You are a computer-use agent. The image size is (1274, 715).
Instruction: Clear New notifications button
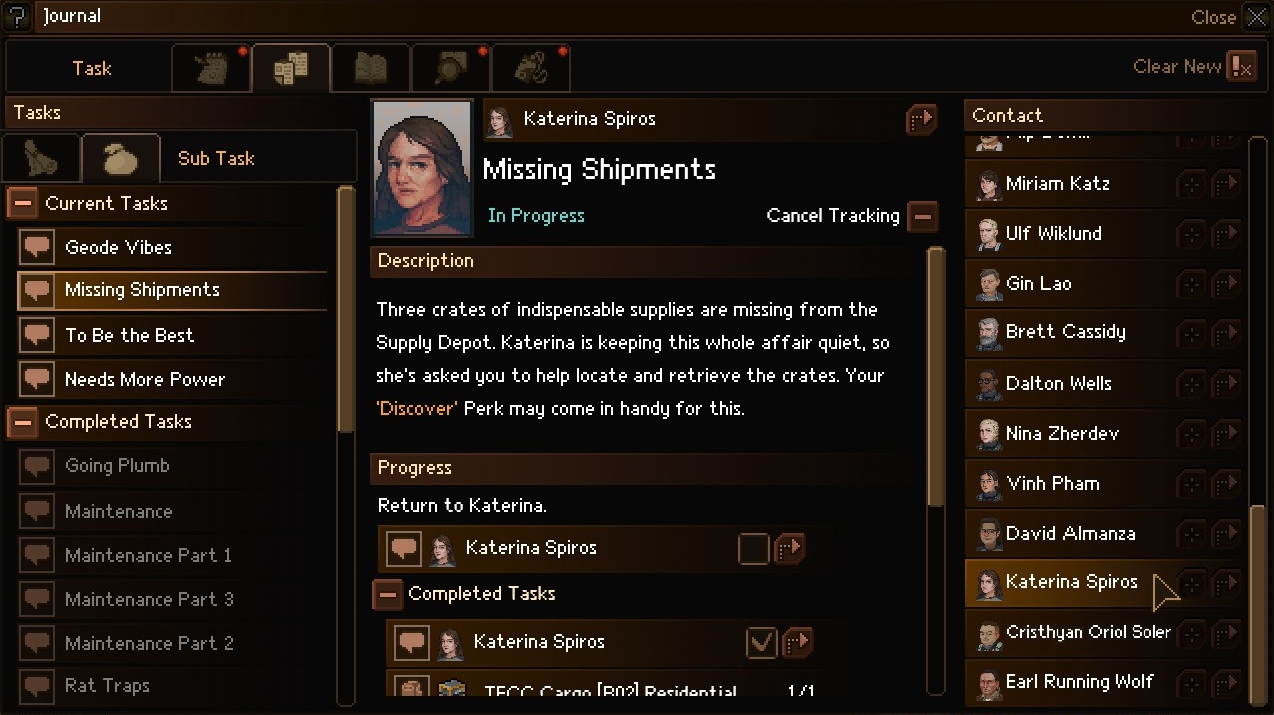tap(1241, 67)
